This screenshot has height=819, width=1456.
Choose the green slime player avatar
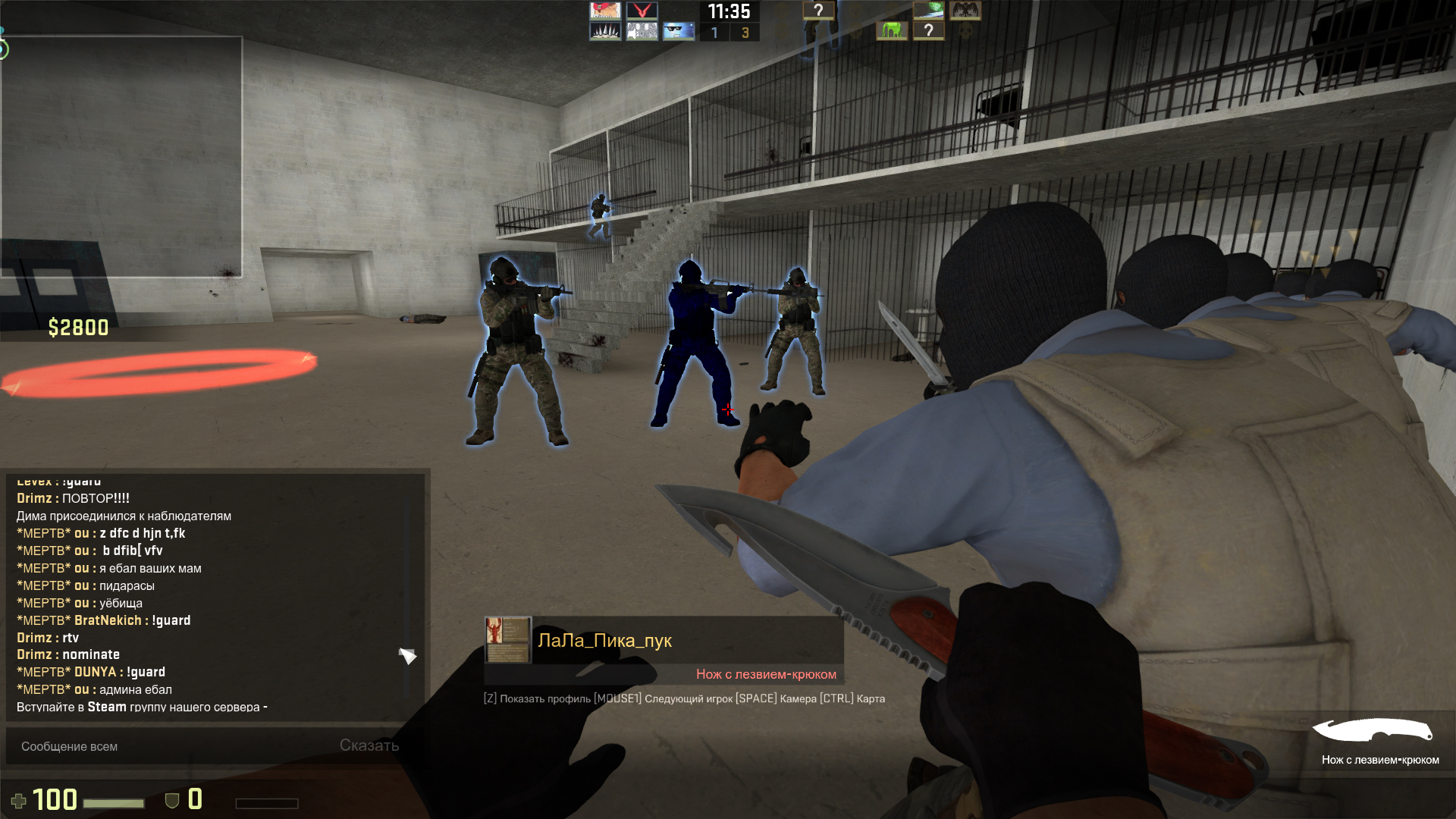892,31
